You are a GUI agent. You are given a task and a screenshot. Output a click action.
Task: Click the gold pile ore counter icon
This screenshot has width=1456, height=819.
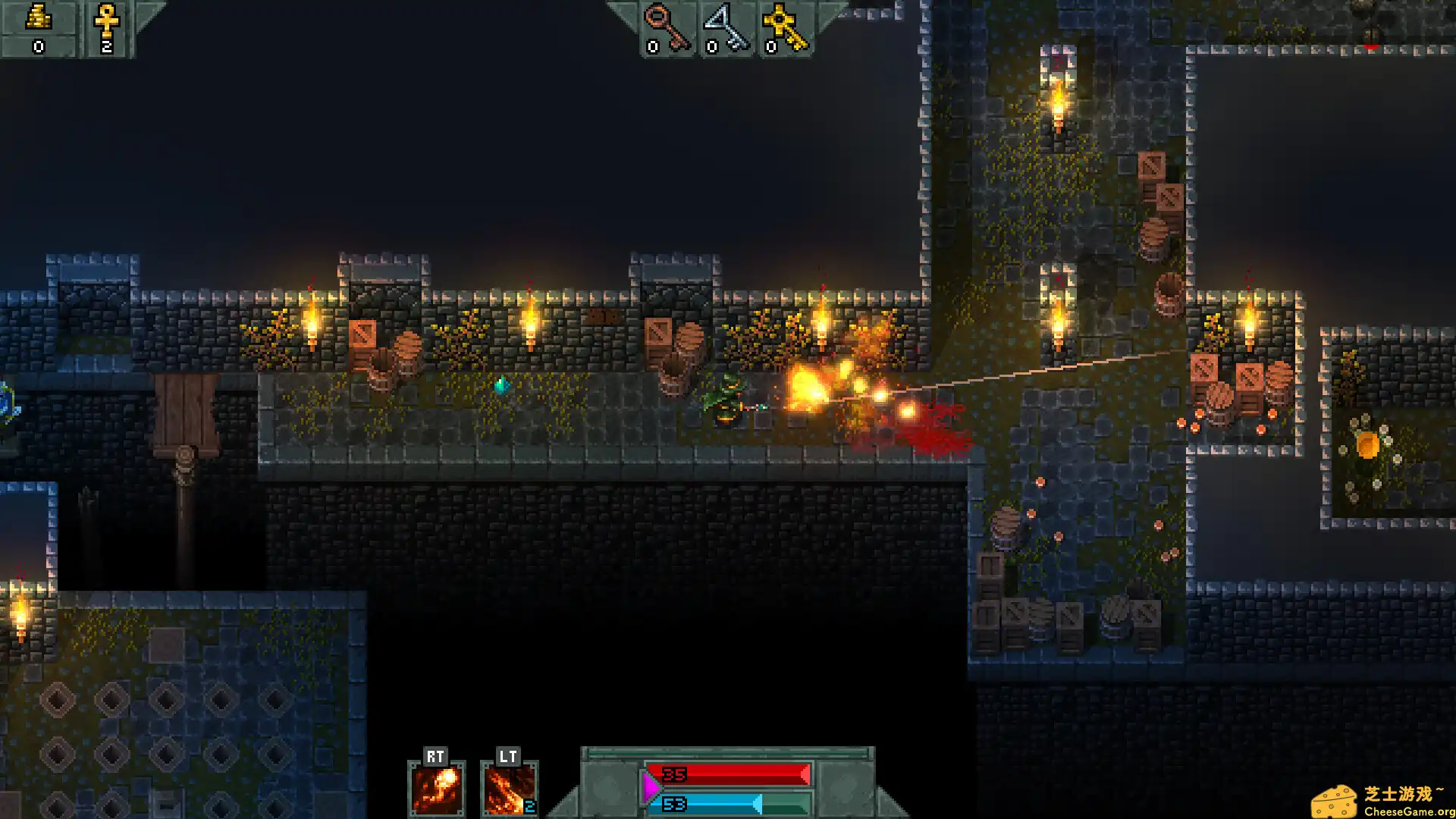click(x=39, y=18)
